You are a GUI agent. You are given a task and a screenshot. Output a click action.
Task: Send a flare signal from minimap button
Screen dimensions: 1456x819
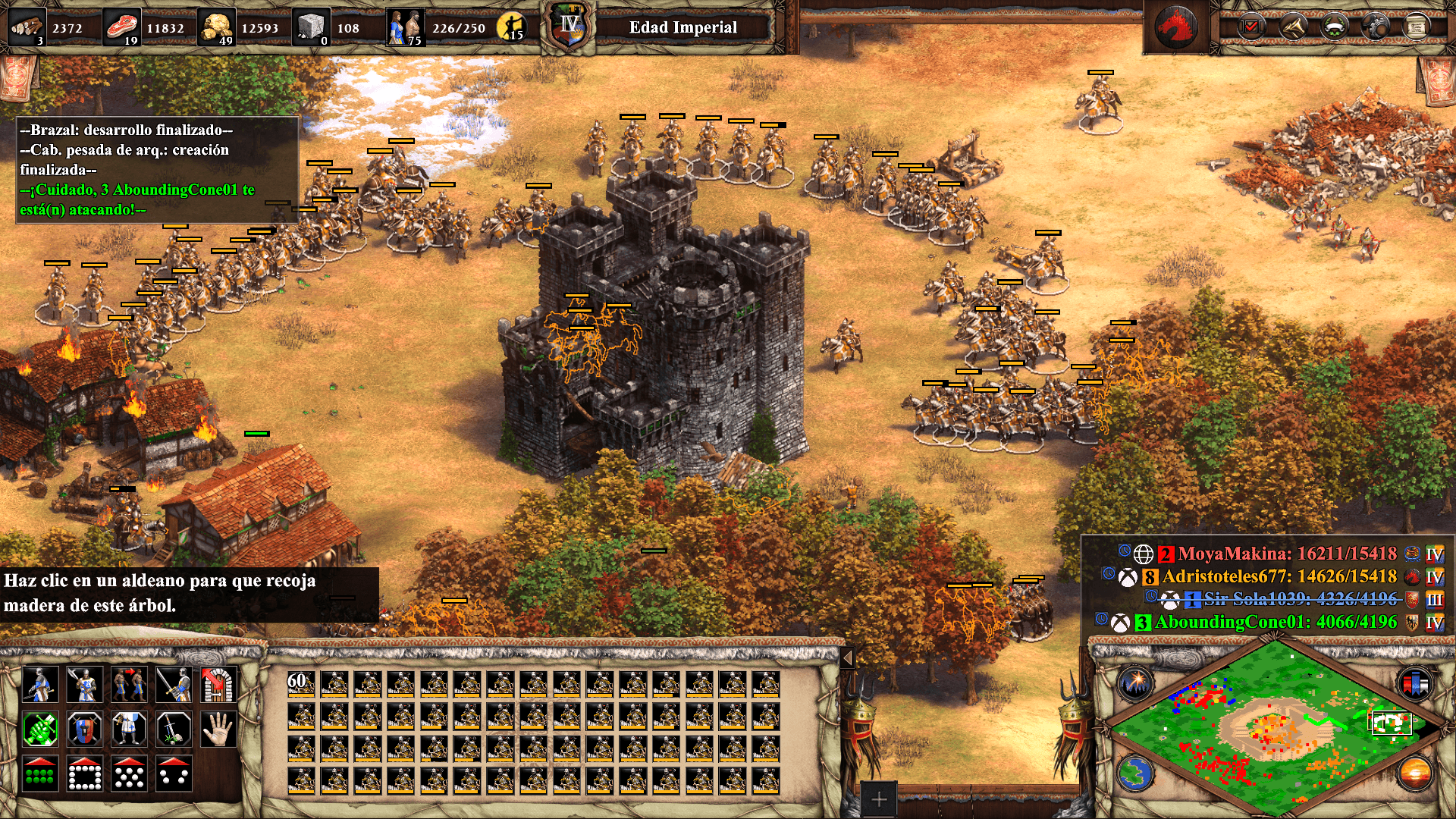(x=1135, y=682)
